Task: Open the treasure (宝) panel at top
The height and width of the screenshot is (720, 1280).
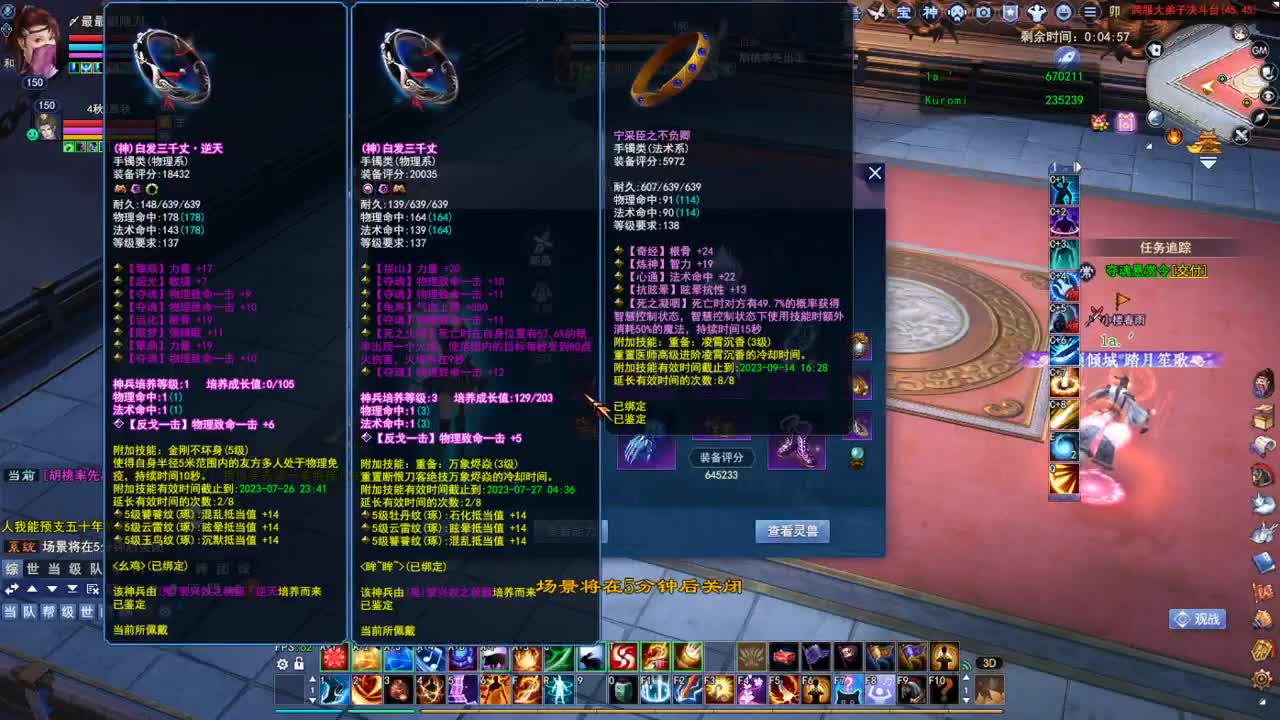Action: coord(908,13)
